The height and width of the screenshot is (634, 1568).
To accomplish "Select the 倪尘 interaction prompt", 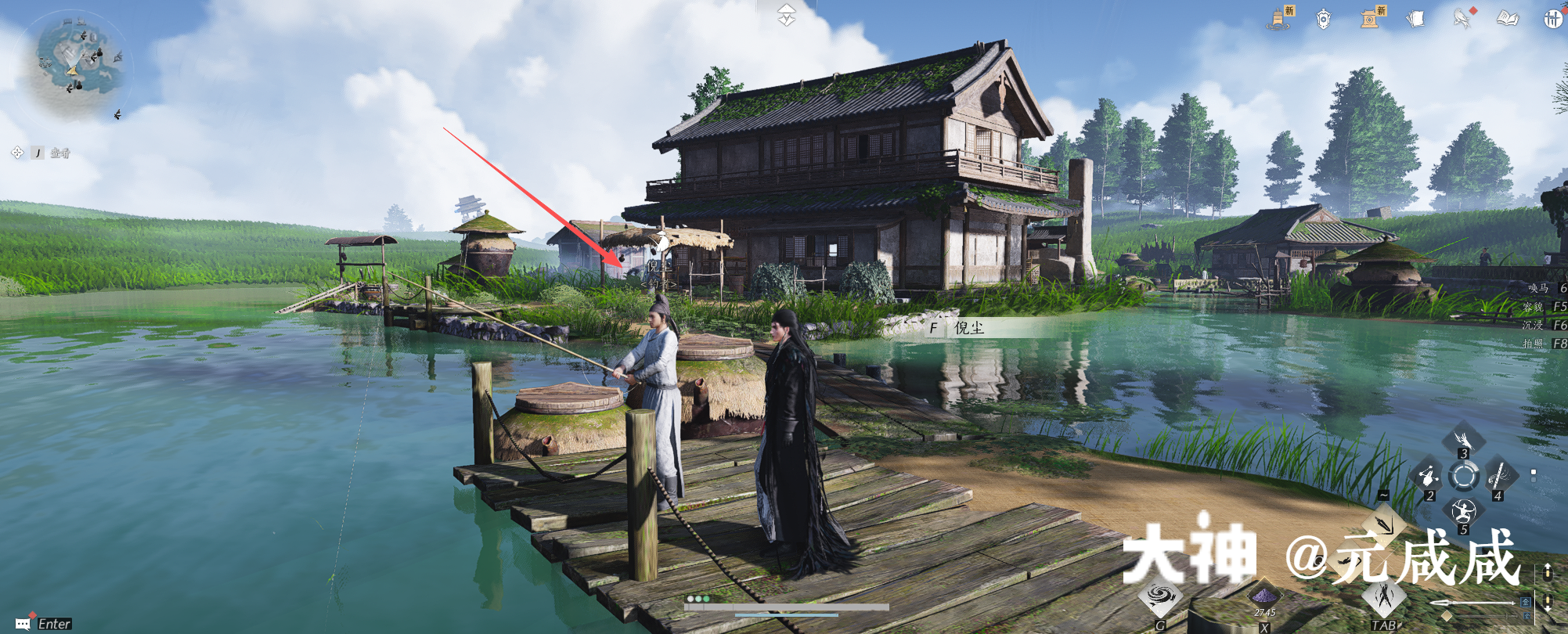I will coord(968,328).
